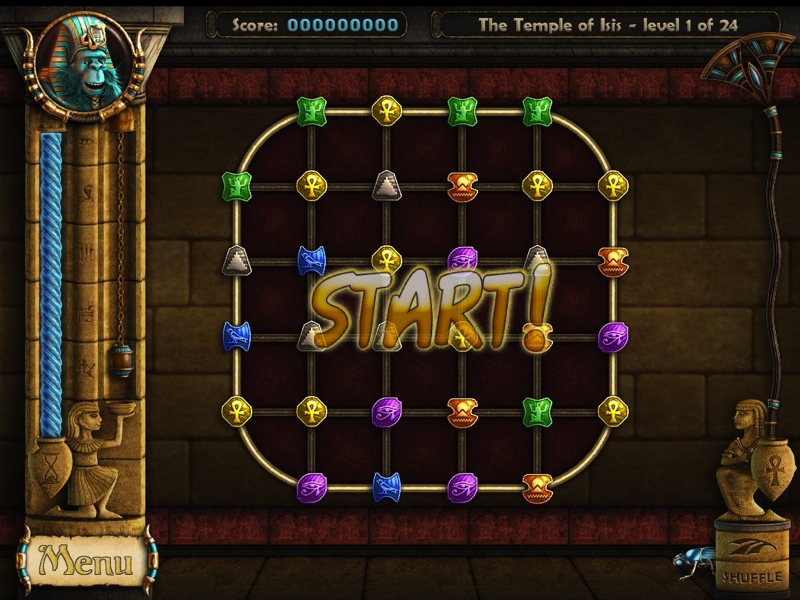Open the Menu button
800x600 pixels.
coord(85,562)
